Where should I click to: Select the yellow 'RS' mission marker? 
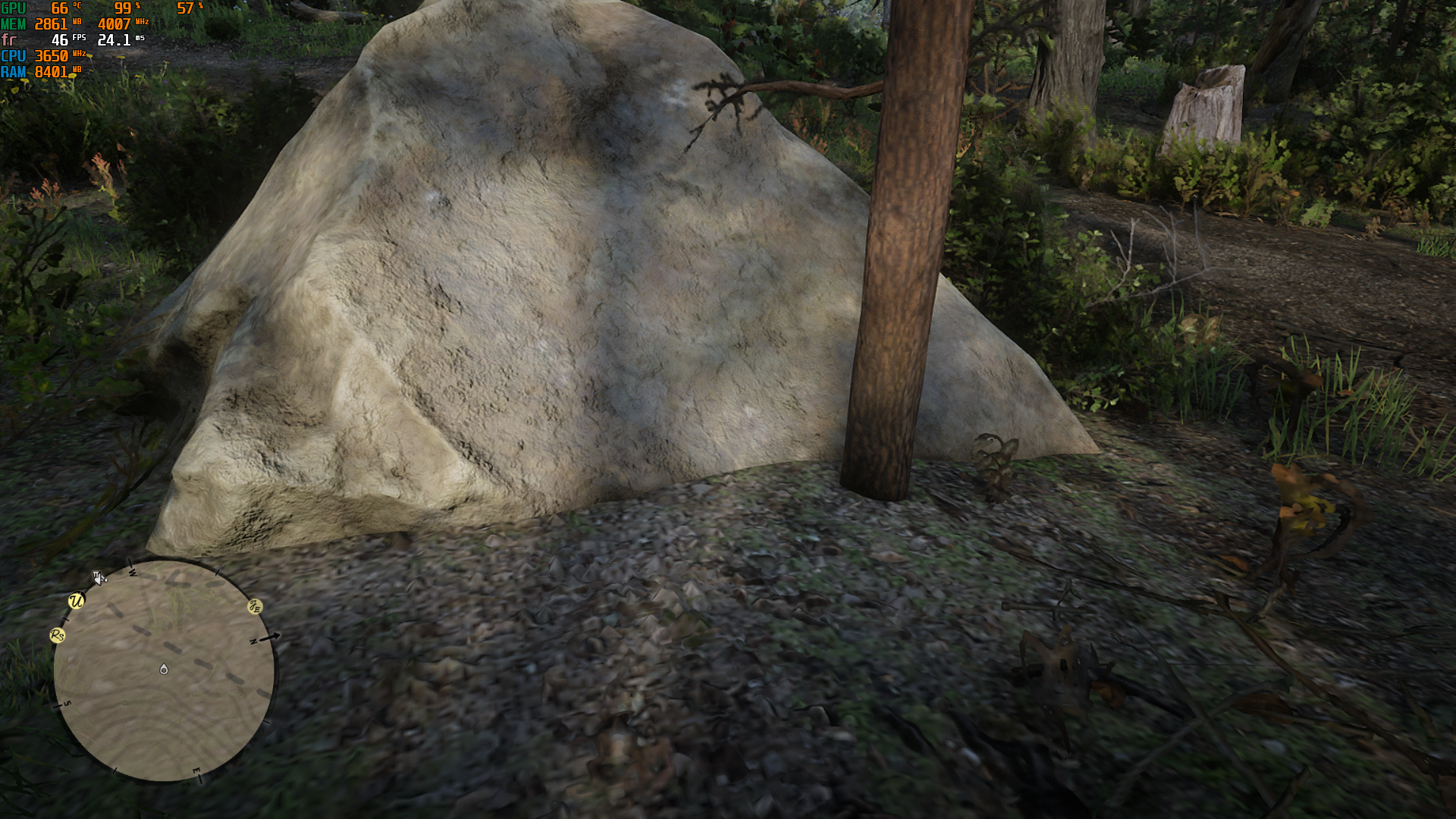[x=58, y=635]
